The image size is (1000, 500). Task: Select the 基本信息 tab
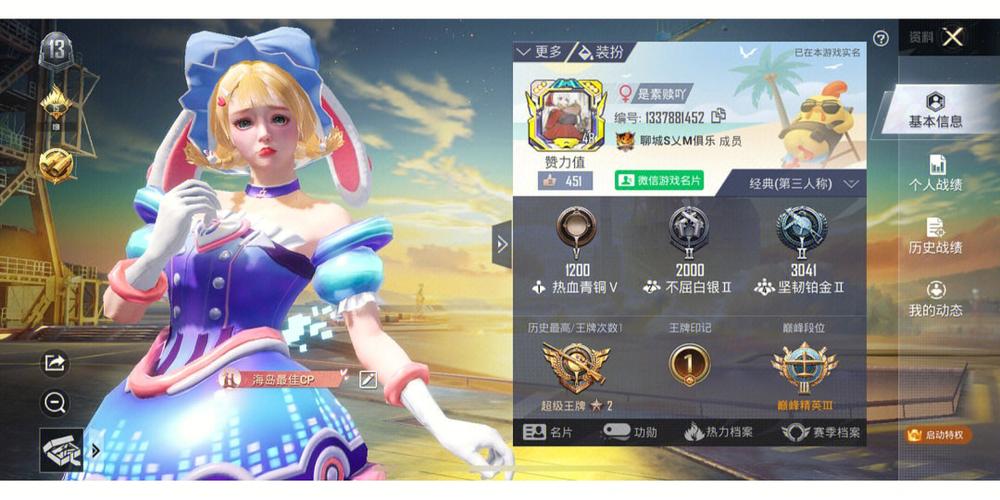click(935, 109)
